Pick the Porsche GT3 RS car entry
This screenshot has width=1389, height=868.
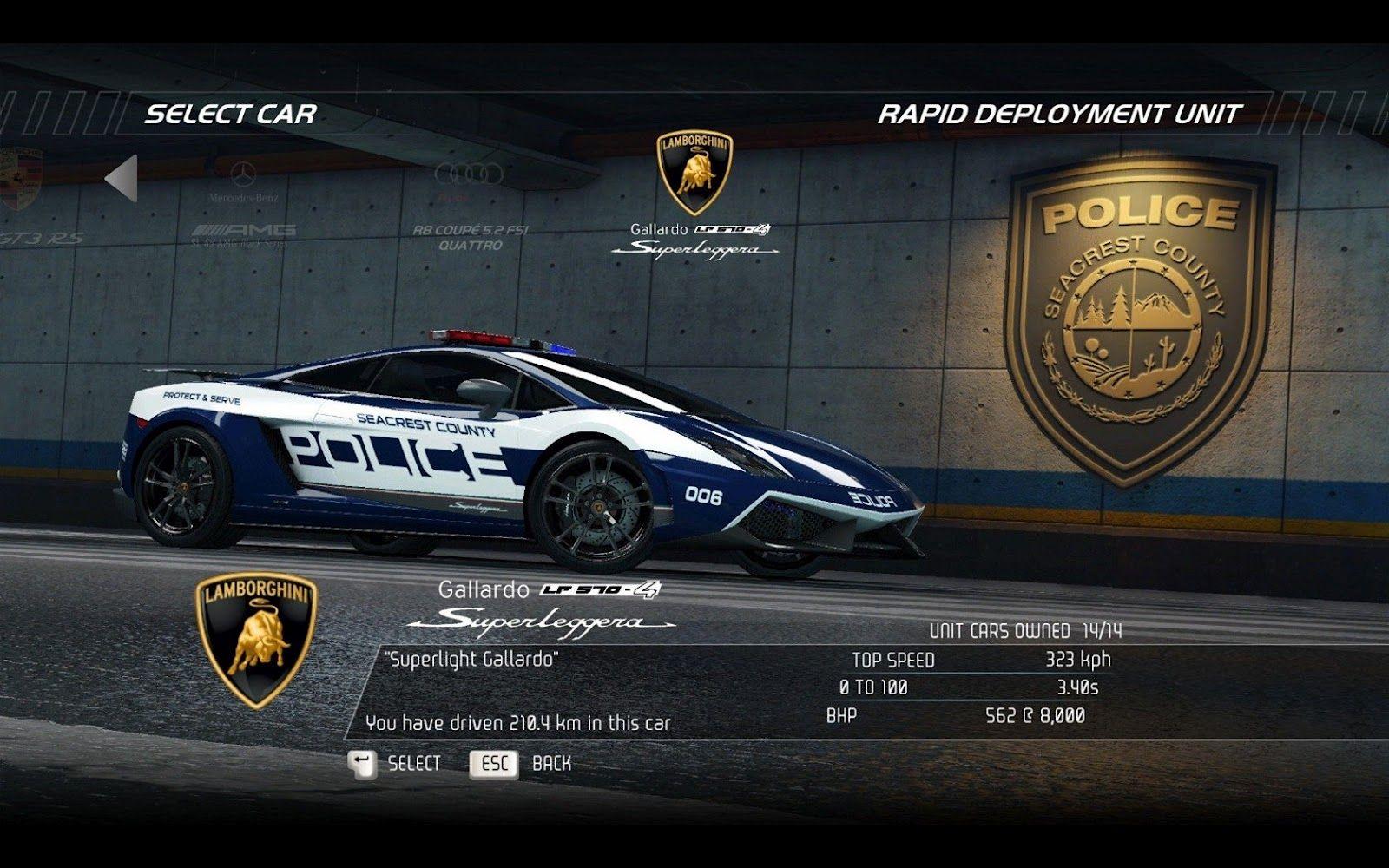[24, 200]
